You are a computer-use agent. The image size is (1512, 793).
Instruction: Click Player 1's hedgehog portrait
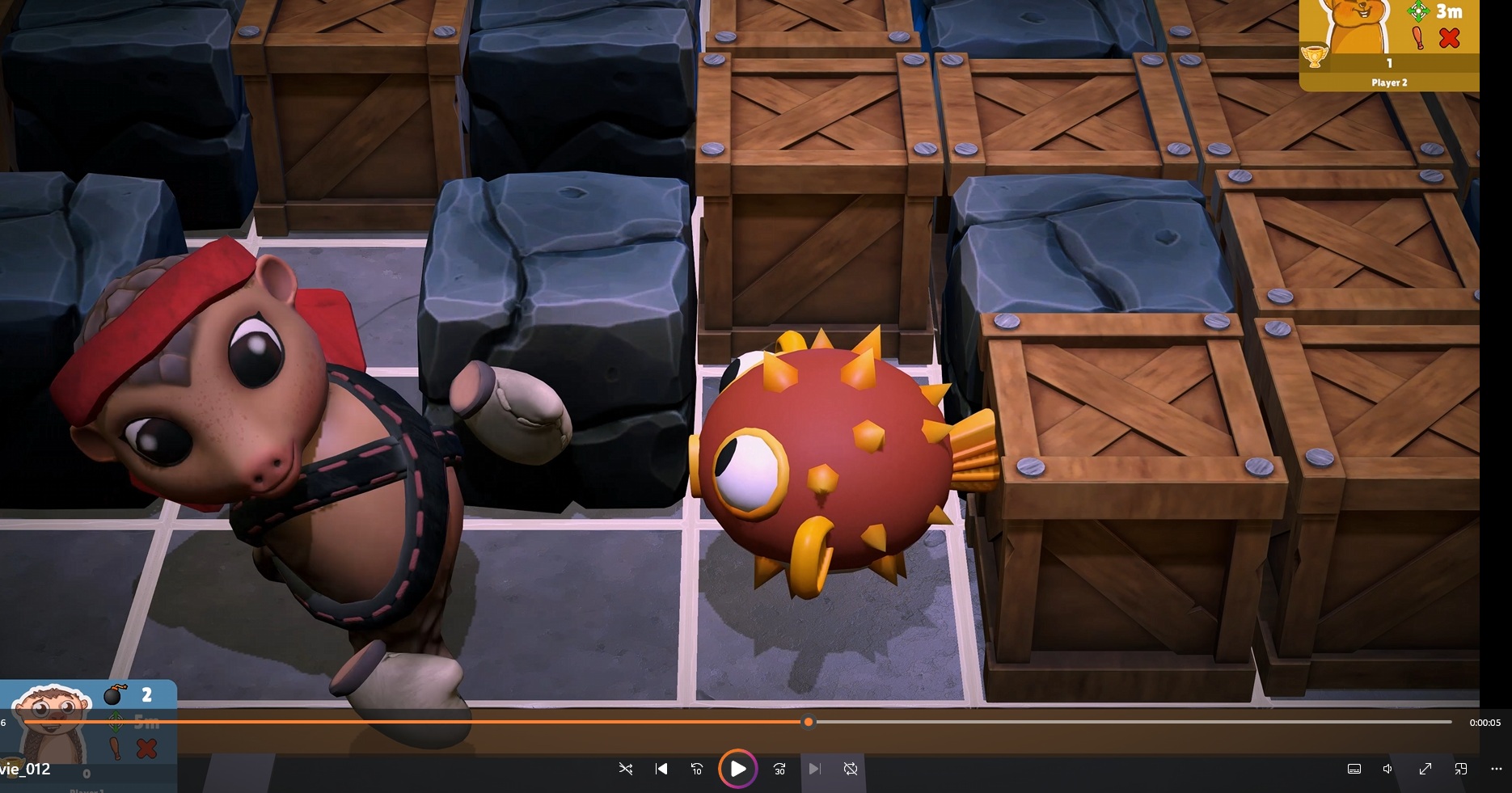coord(52,721)
